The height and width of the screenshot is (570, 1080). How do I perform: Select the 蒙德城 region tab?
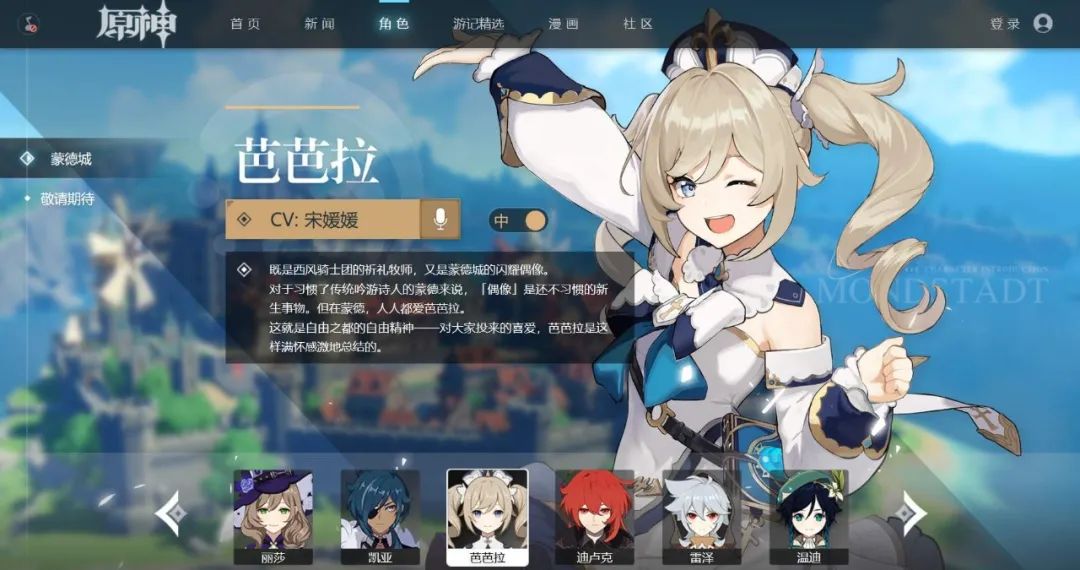point(72,159)
